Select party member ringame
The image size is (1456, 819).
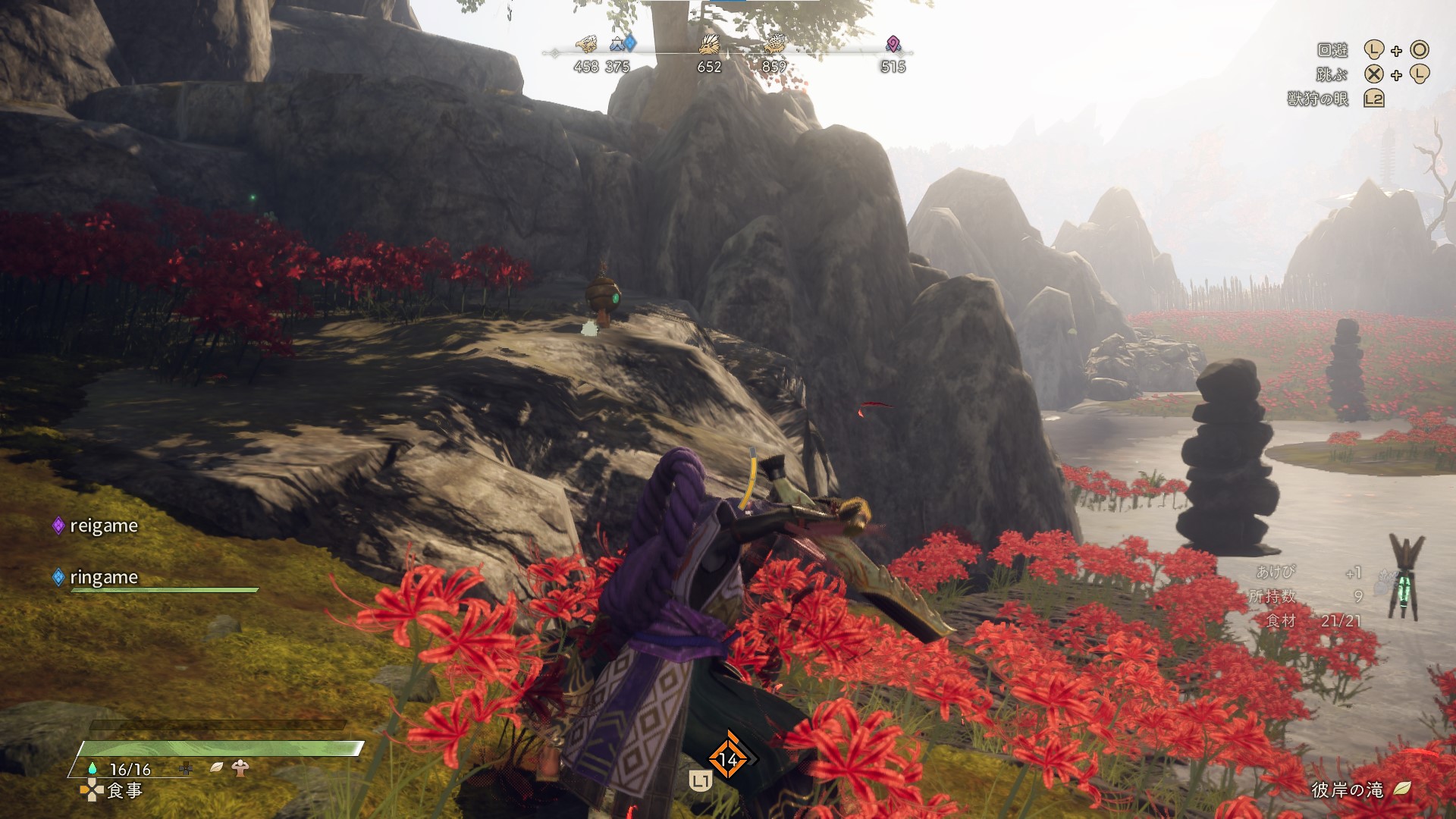(x=103, y=578)
